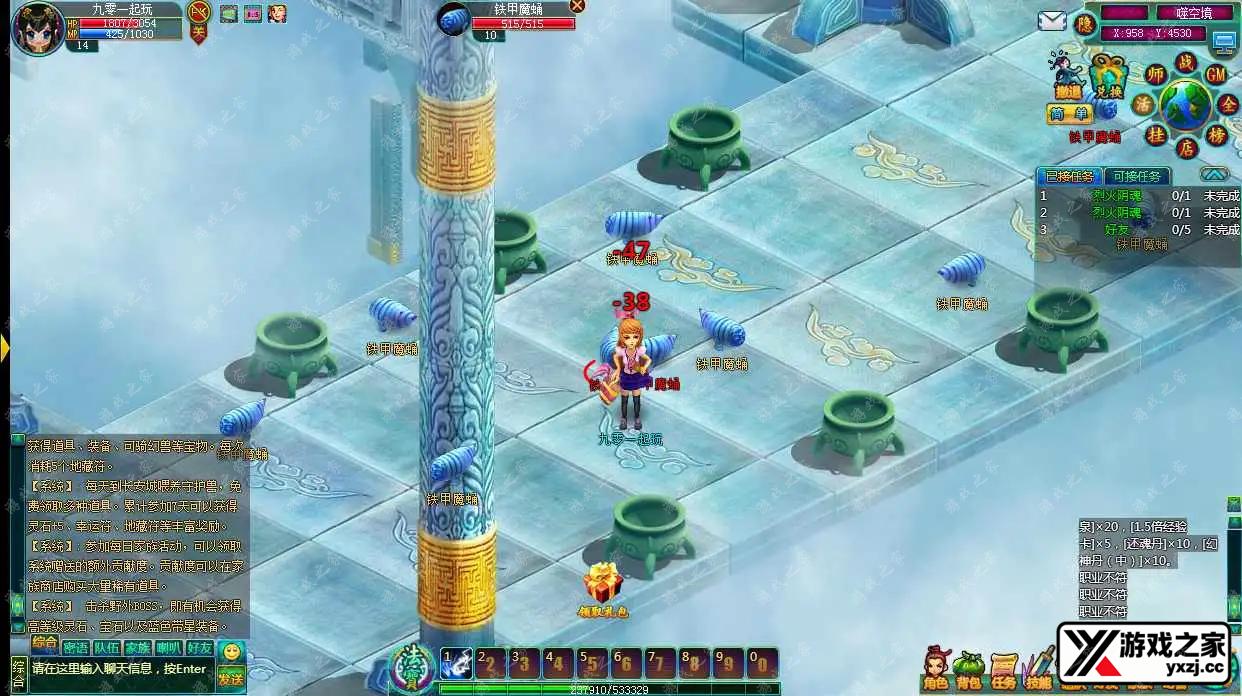Viewport: 1242px width, 696px height.
Task: Close the 铁甲魔蛹 target frame
Action: tap(577, 6)
